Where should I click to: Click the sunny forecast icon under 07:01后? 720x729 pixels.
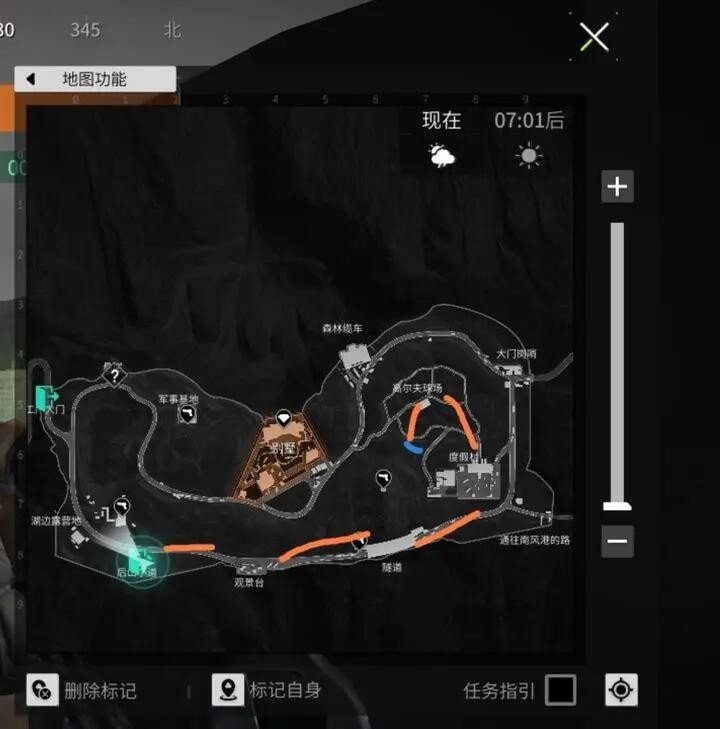pos(528,155)
